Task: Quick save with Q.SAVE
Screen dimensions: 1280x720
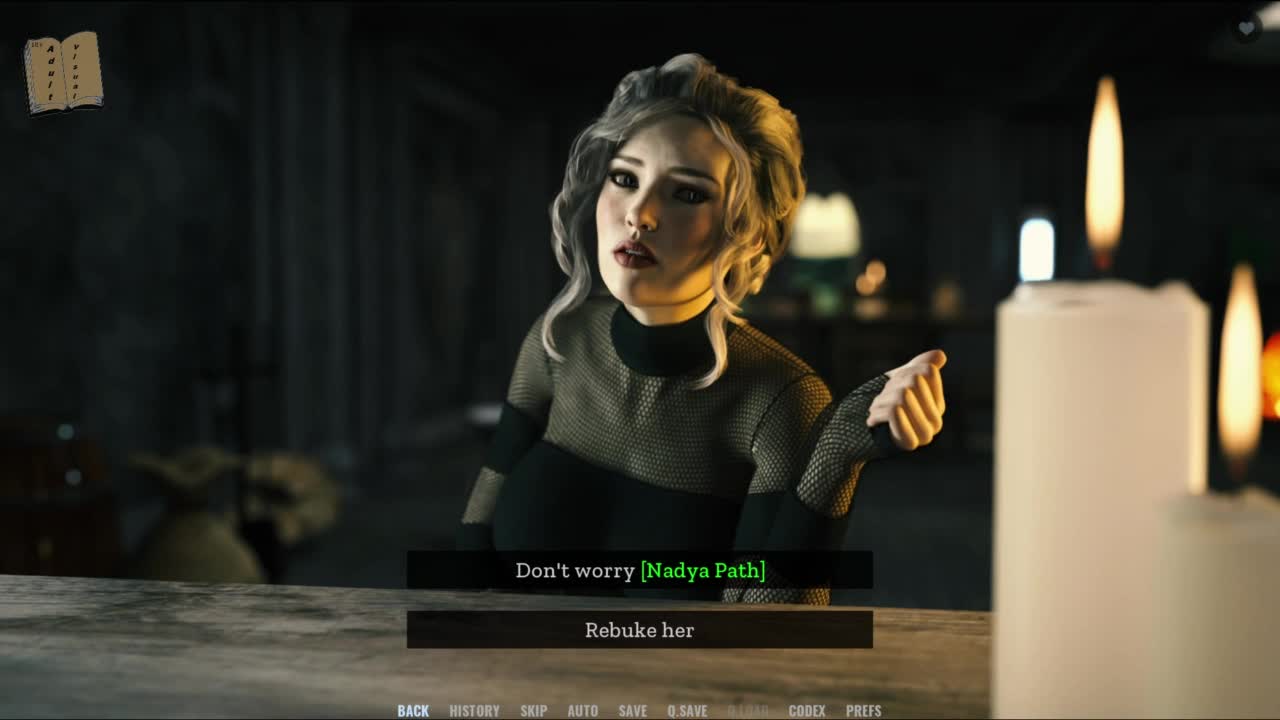Action: click(x=687, y=711)
